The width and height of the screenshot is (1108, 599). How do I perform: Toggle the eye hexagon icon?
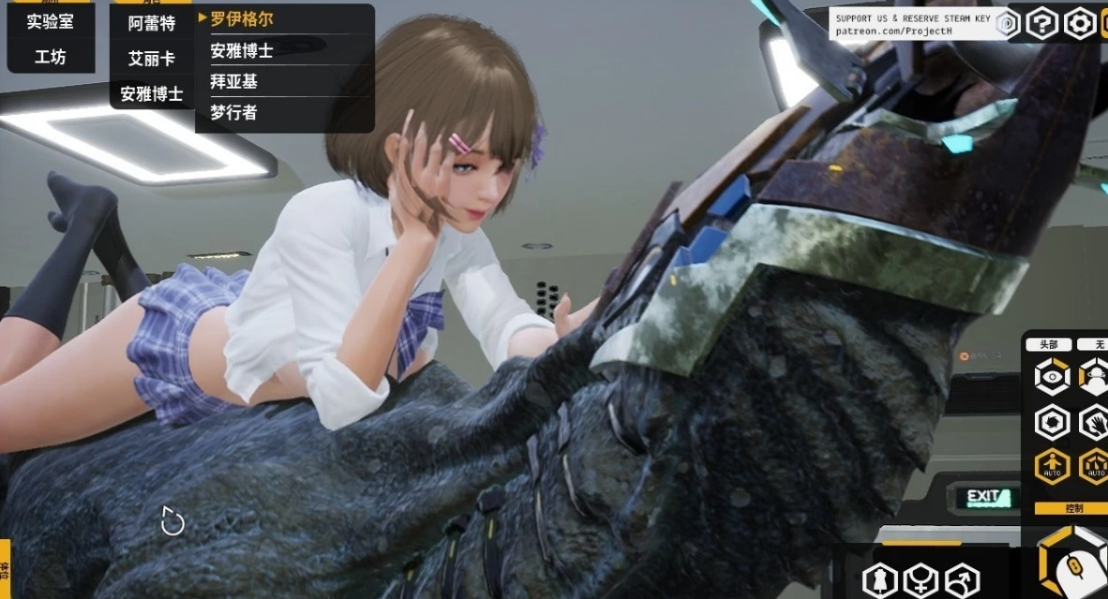click(1052, 377)
